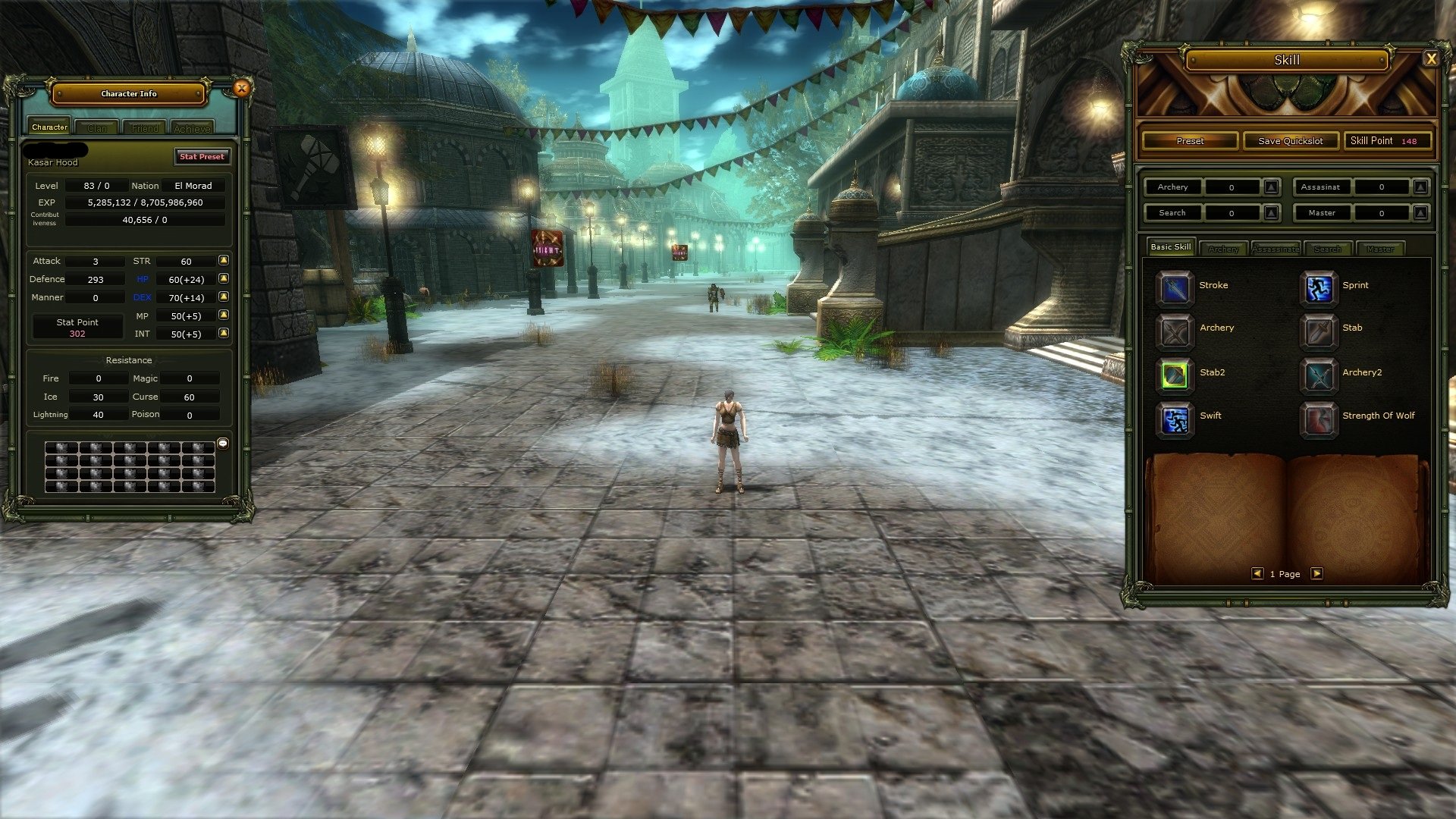This screenshot has width=1456, height=819.
Task: Switch to the Archery skill tab
Action: click(1223, 248)
